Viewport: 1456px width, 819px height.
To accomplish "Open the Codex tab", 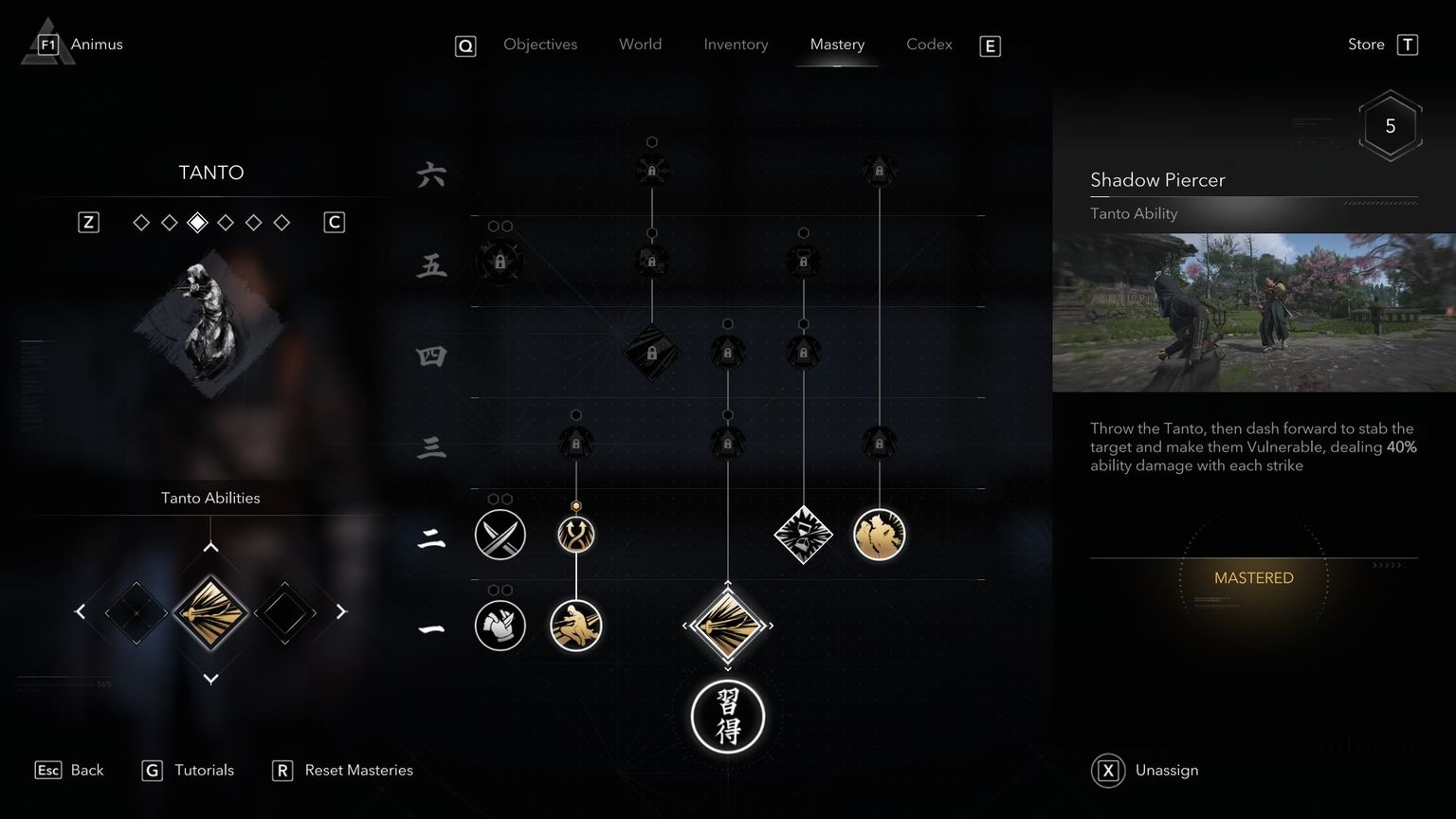I will pos(928,45).
